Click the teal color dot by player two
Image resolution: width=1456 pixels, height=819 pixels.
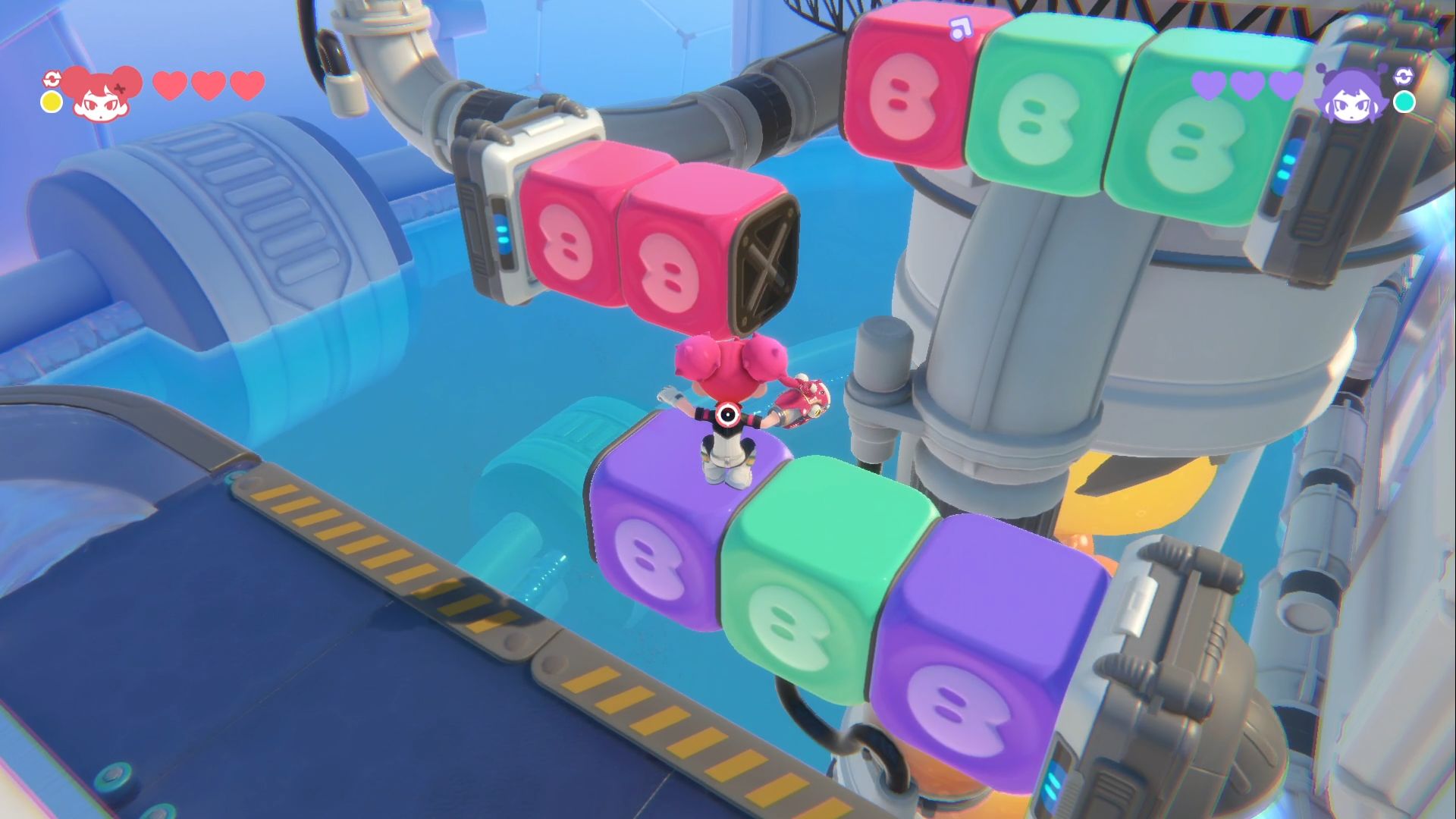click(1404, 102)
